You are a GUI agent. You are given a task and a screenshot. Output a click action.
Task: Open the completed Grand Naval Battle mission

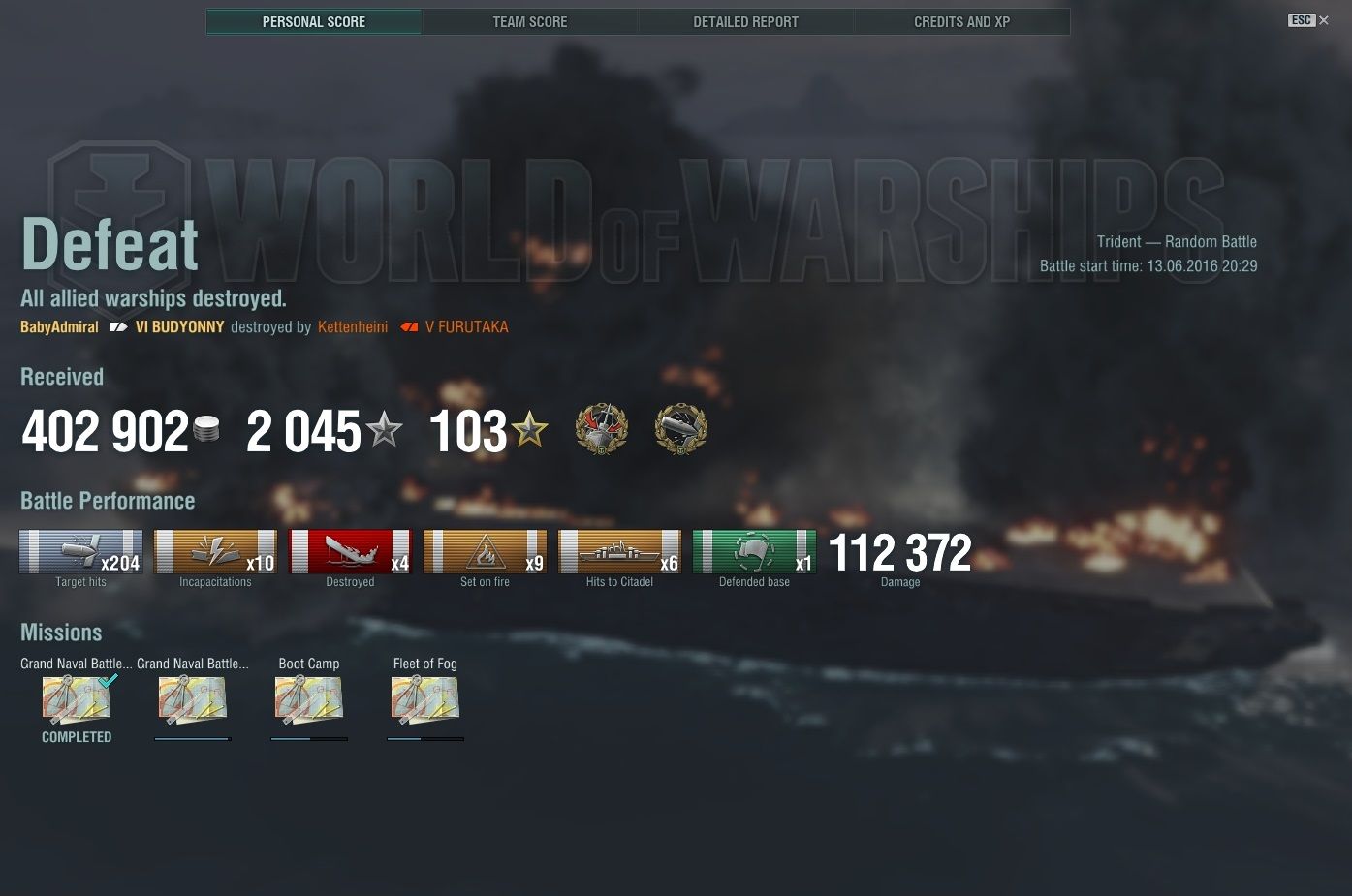click(x=77, y=699)
